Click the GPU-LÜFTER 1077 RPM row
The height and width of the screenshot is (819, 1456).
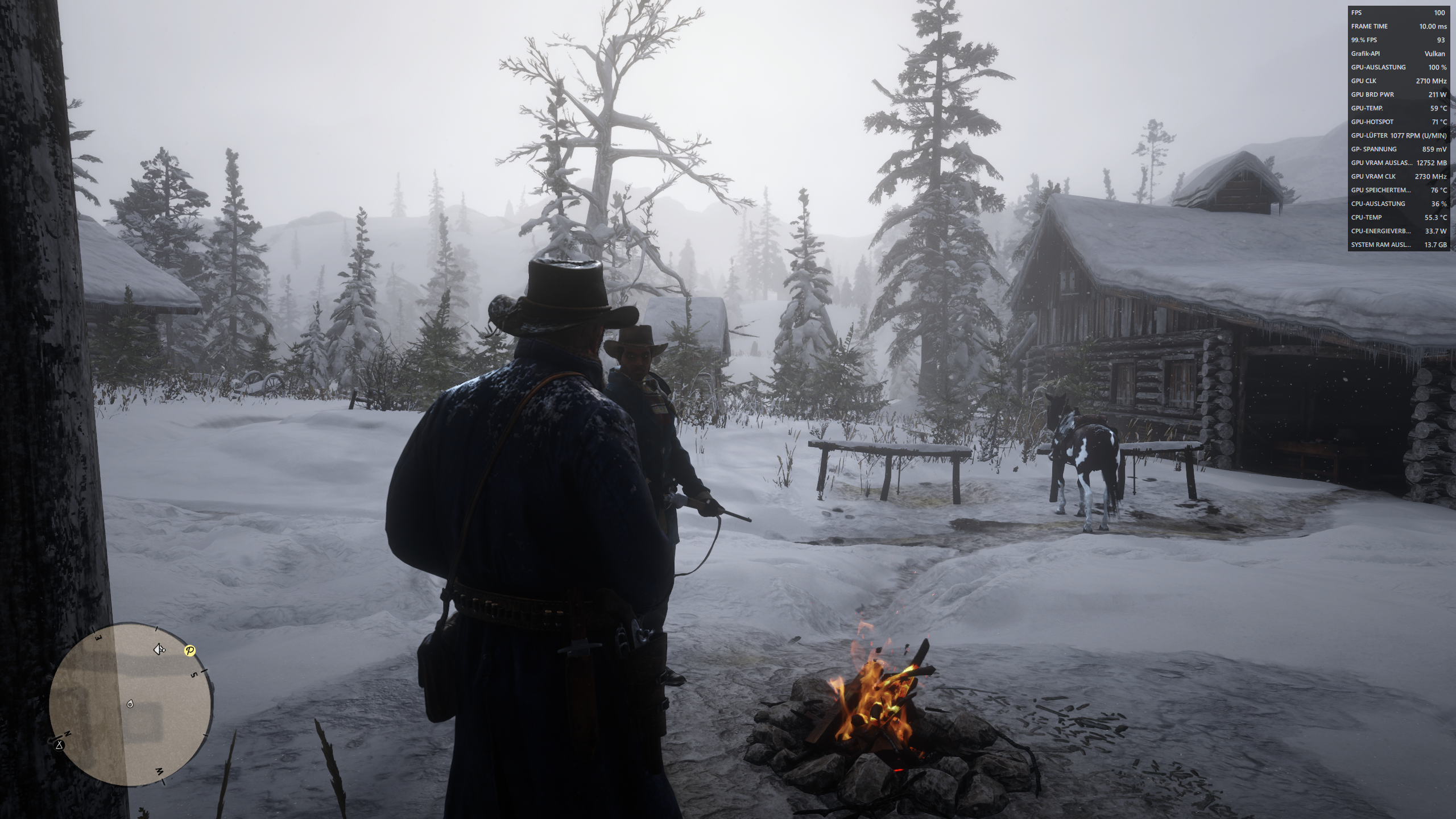tap(1398, 136)
